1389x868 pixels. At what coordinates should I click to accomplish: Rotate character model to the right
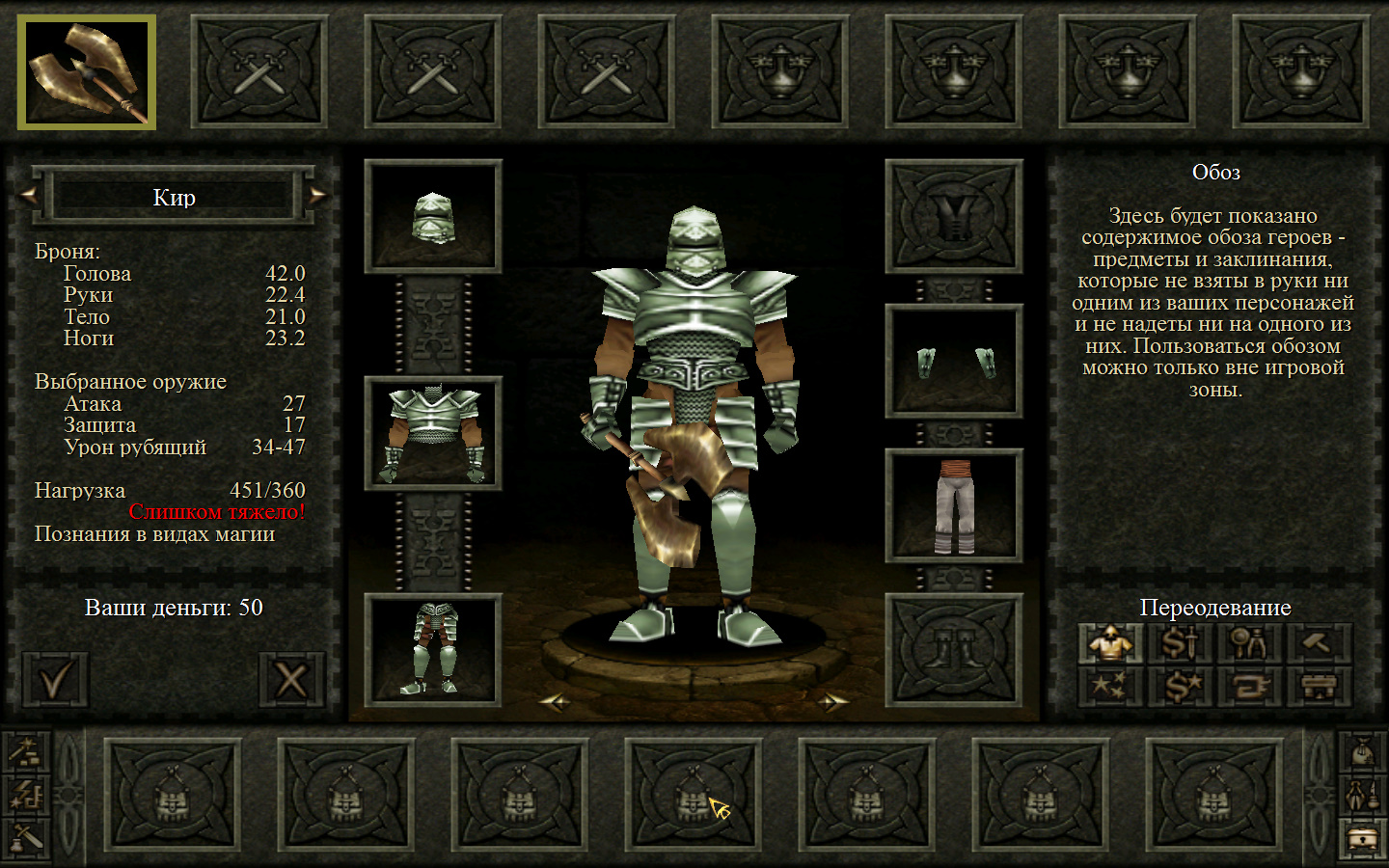coord(831,702)
